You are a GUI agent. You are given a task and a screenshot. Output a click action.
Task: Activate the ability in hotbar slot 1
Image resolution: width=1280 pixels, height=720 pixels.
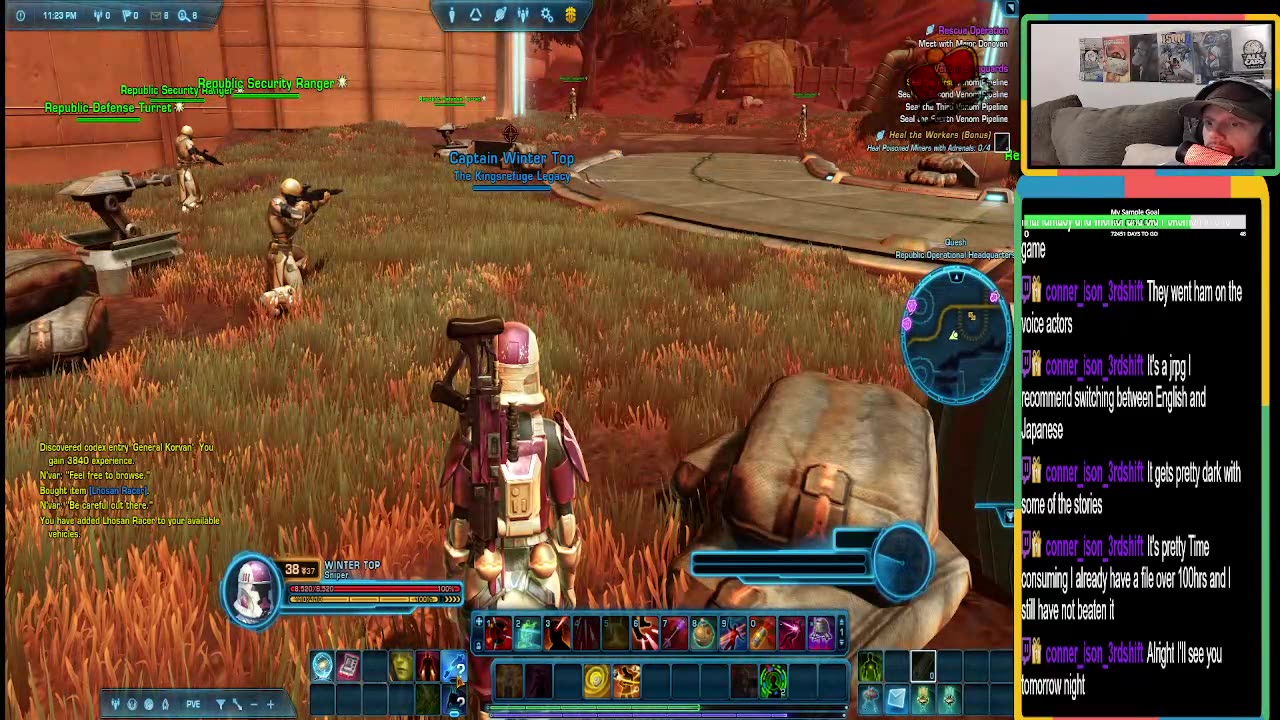(499, 633)
